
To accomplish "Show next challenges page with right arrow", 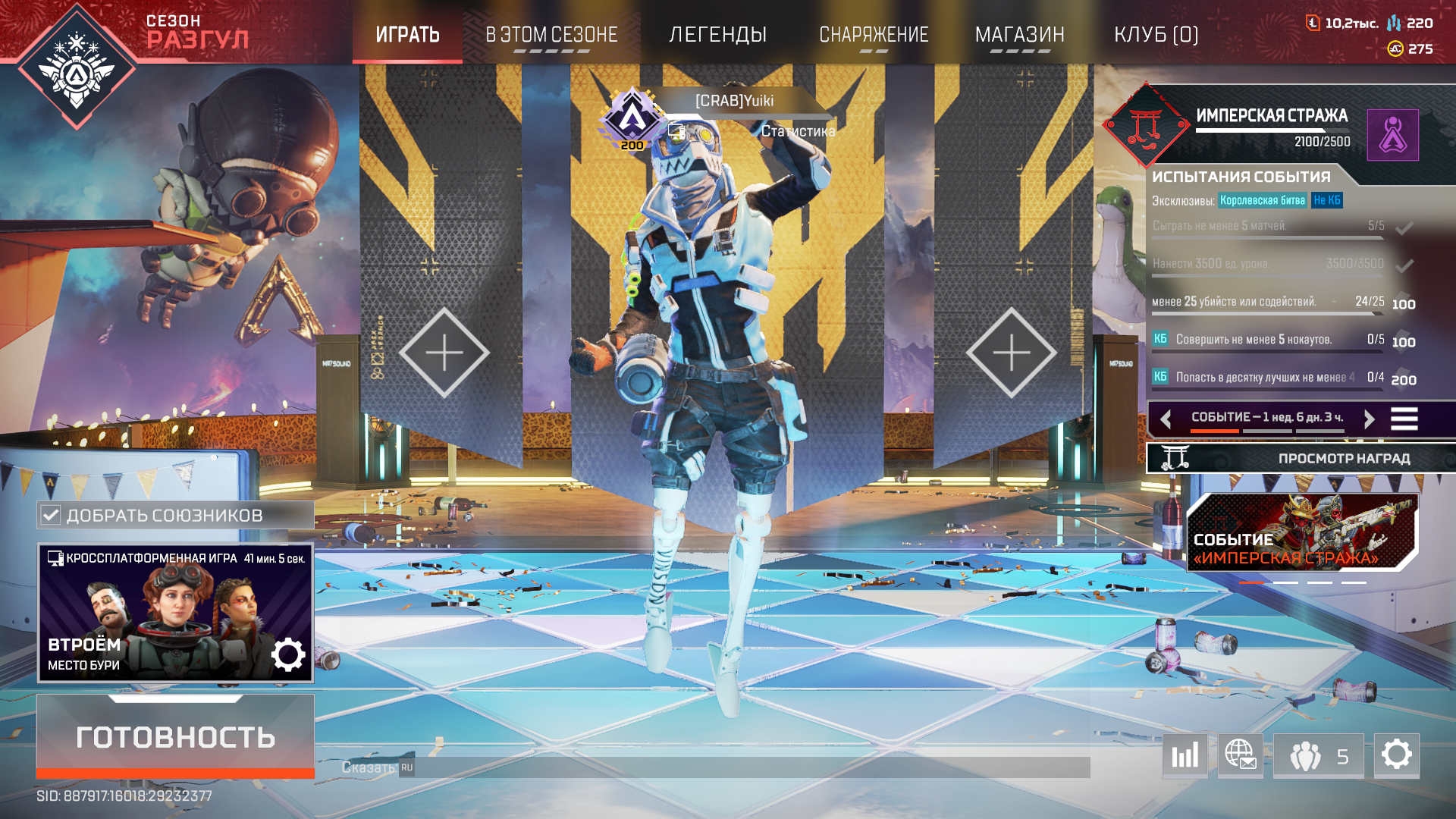I will tap(1369, 419).
